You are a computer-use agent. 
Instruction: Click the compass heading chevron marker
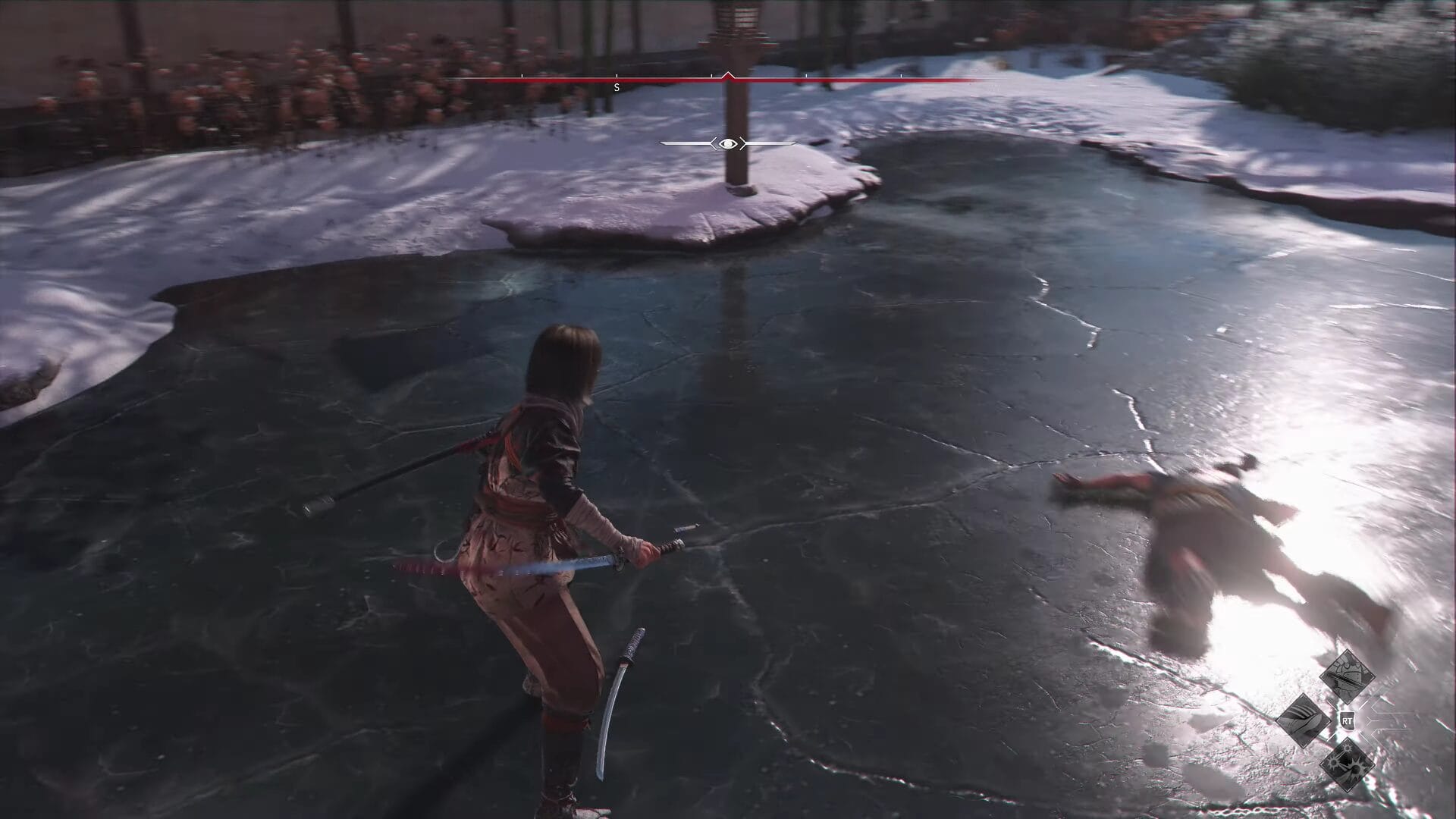tap(727, 74)
